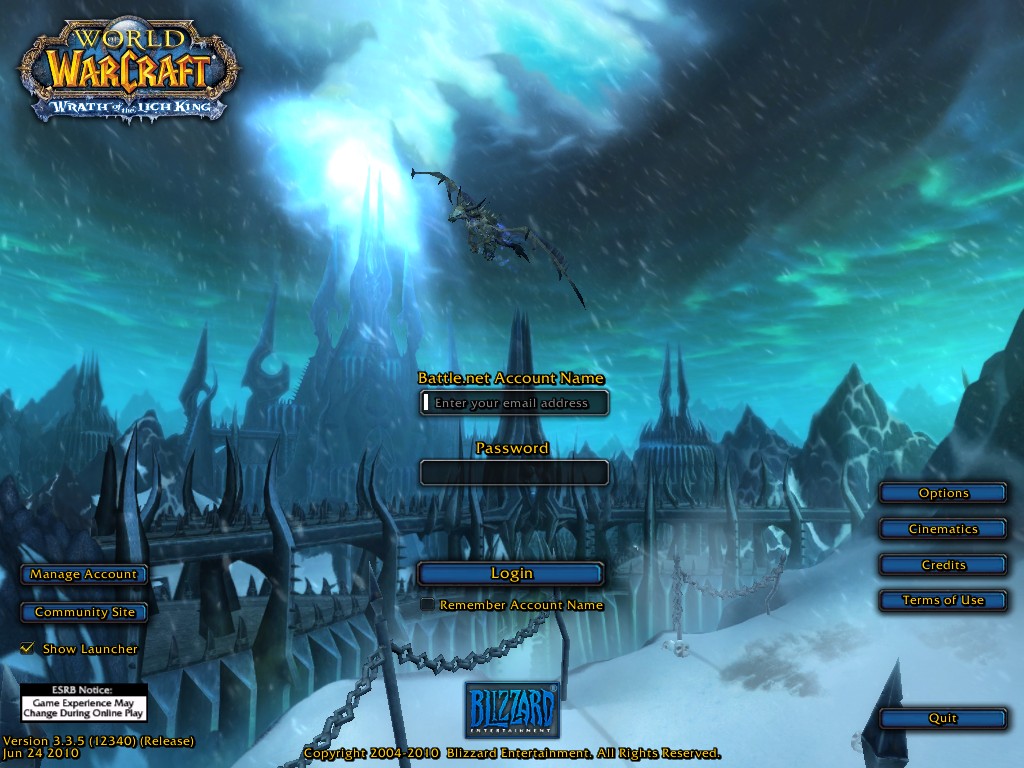Log in with the Login button
Screen dimensions: 1024x768
511,573
